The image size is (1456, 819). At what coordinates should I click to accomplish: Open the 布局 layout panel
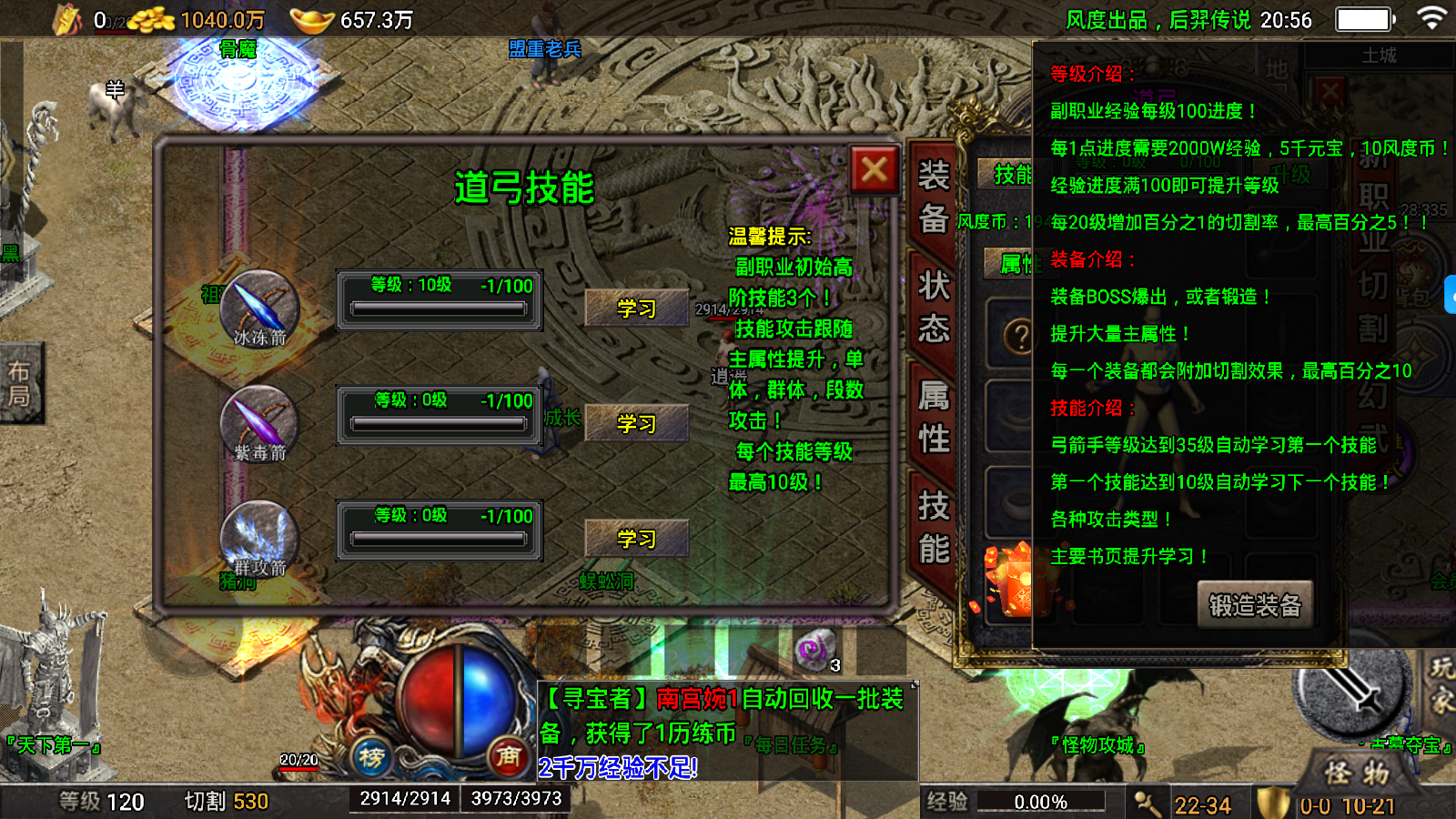(20, 383)
